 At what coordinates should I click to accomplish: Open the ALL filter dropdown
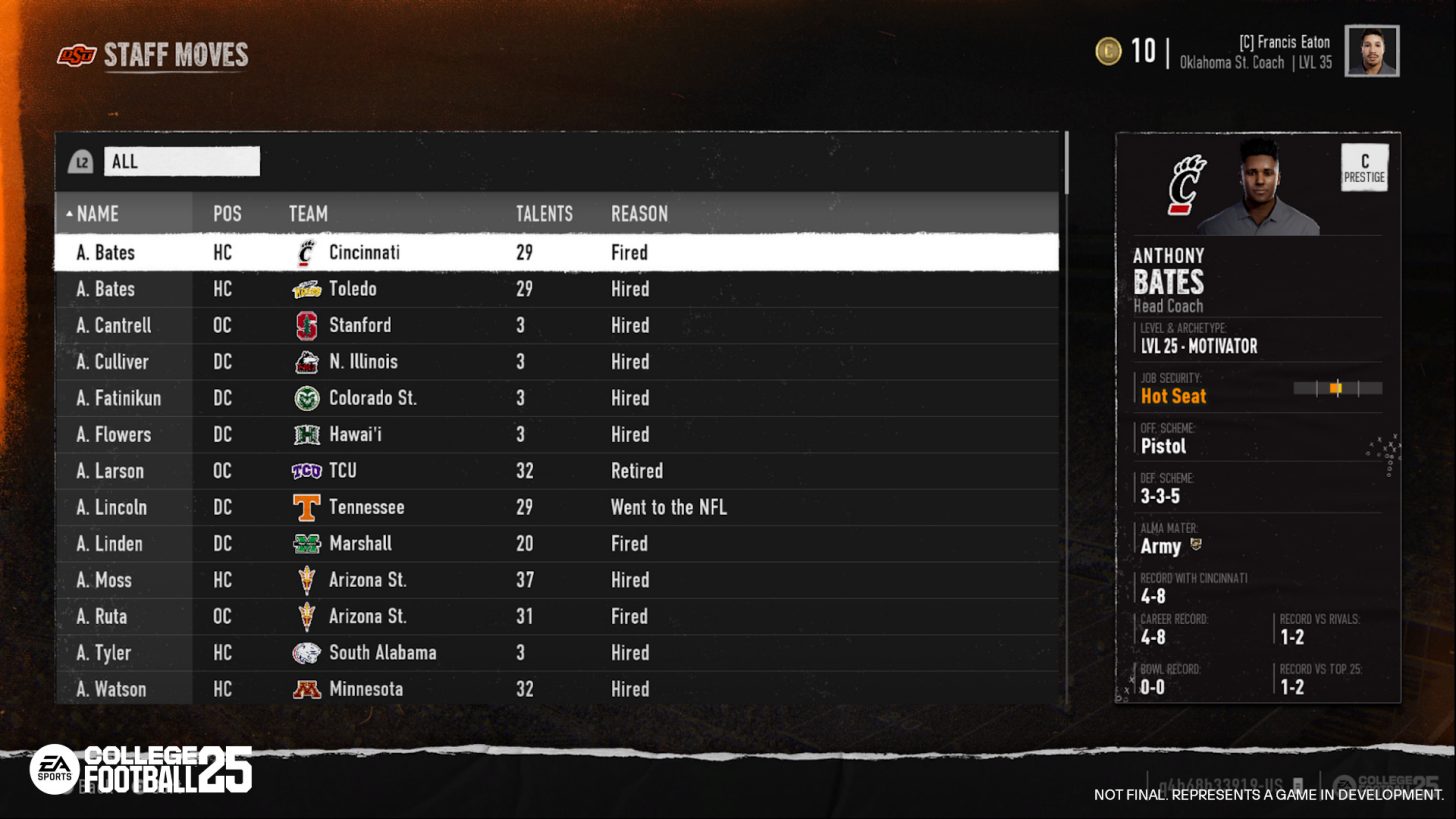[x=182, y=161]
